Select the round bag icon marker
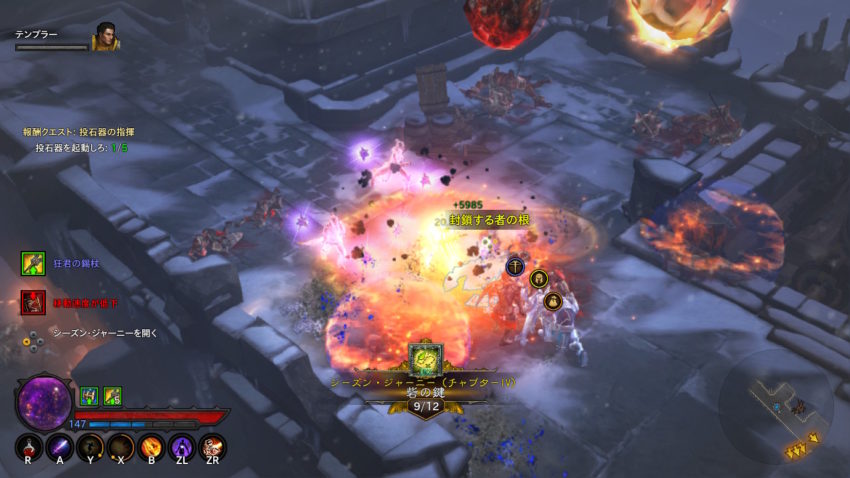Viewport: 850px width, 478px height. pyautogui.click(x=551, y=300)
